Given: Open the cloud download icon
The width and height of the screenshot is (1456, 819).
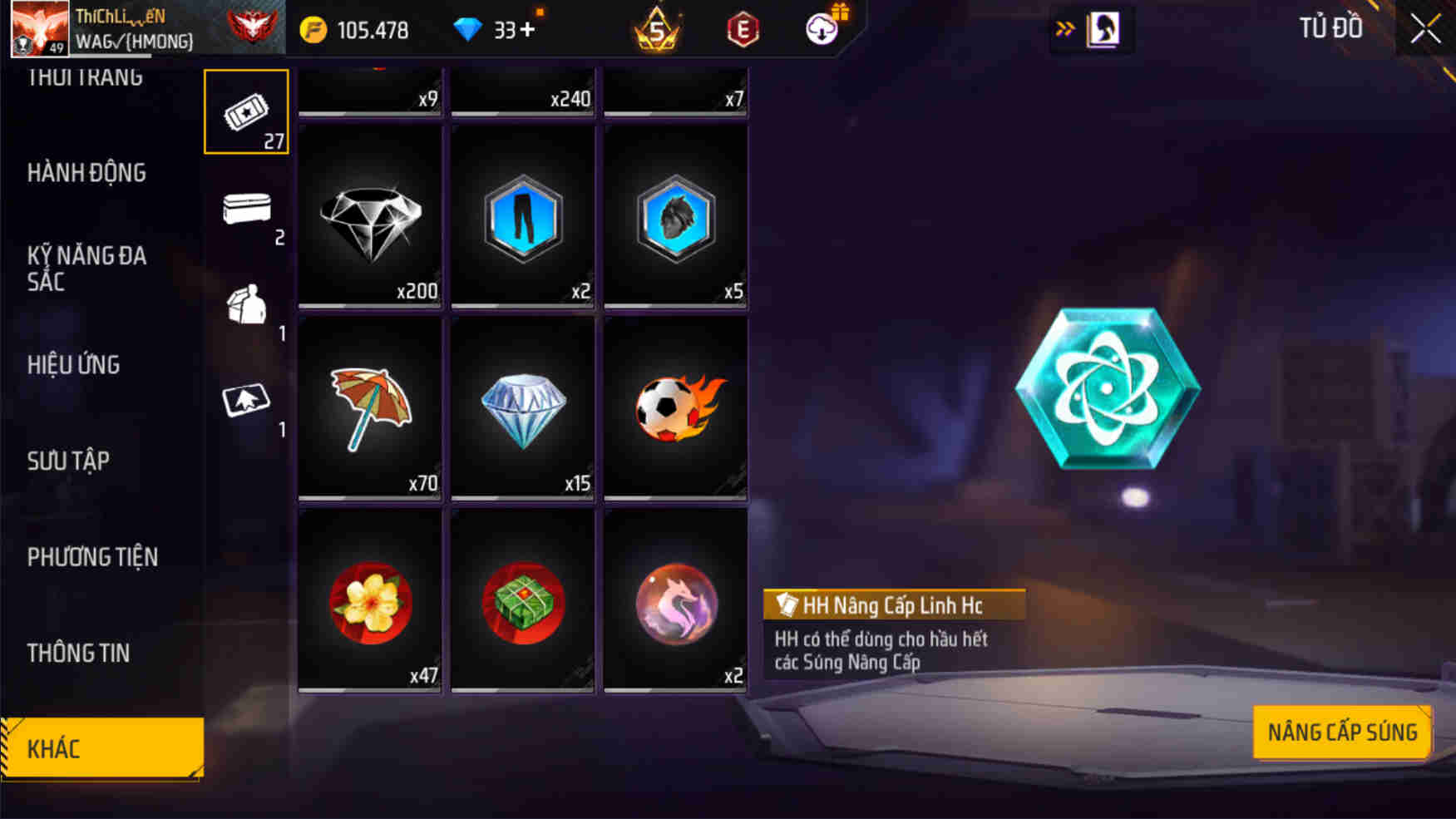Looking at the screenshot, I should point(822,32).
